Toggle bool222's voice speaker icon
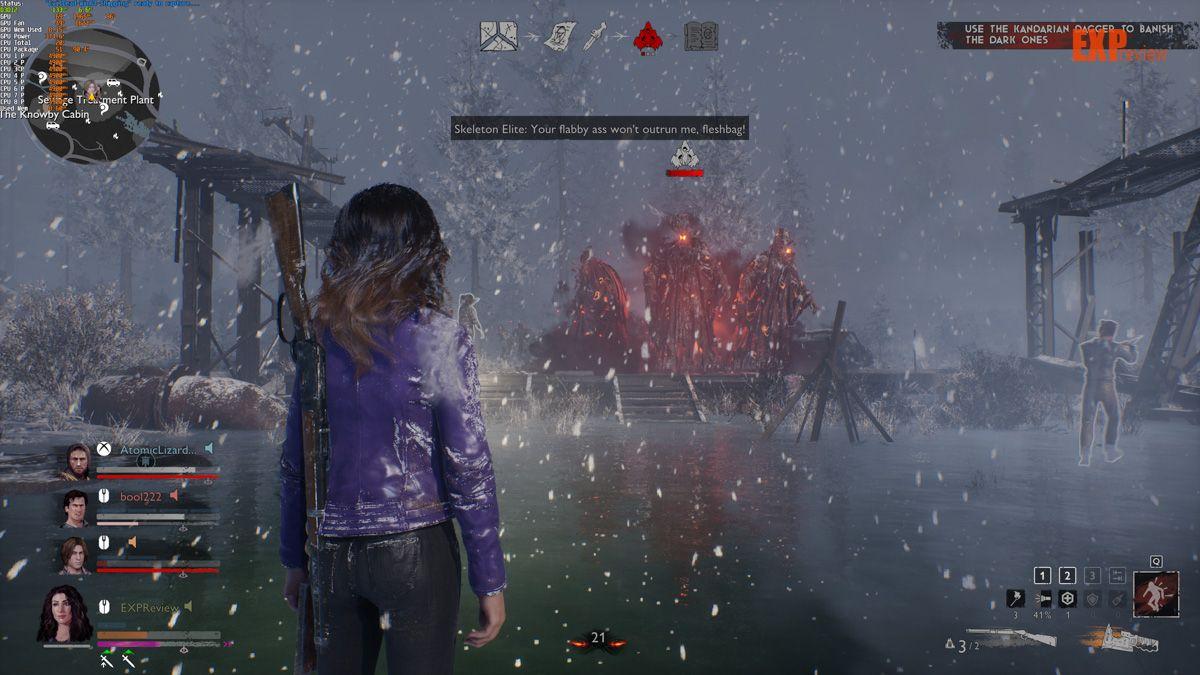This screenshot has height=675, width=1200. [x=175, y=495]
